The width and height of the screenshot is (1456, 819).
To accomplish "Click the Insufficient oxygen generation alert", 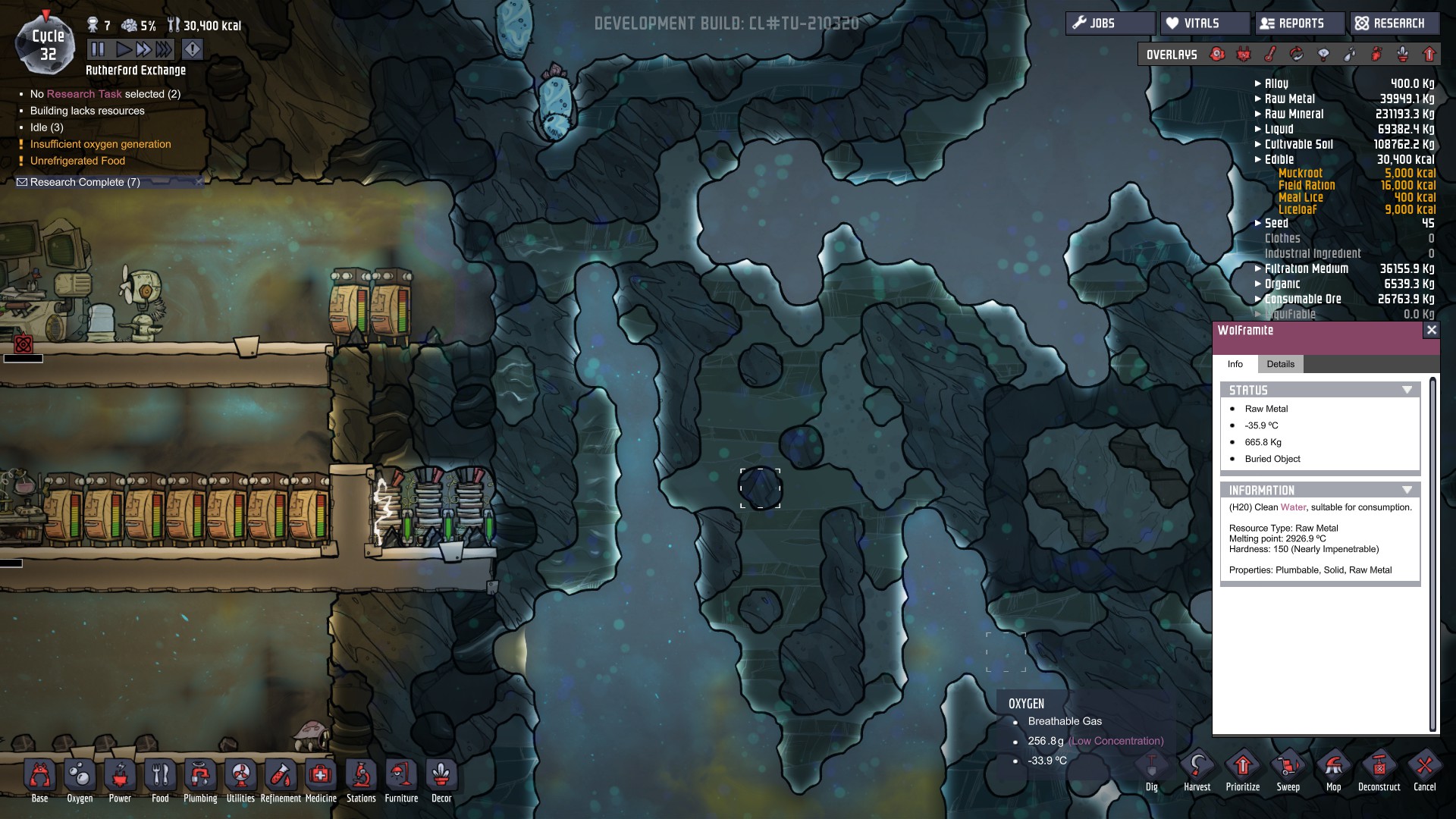I will coord(100,144).
